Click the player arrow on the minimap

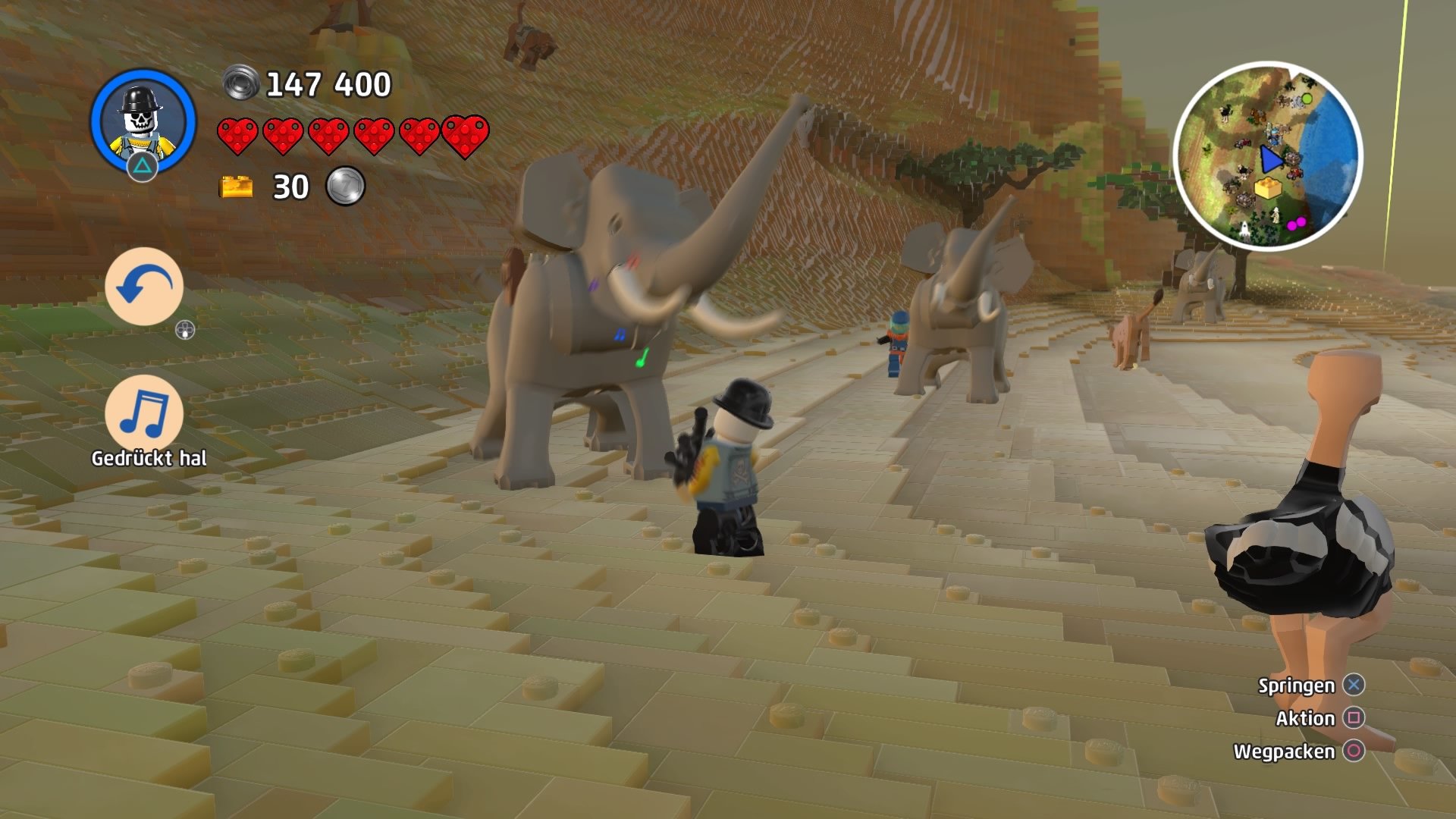(x=1271, y=159)
